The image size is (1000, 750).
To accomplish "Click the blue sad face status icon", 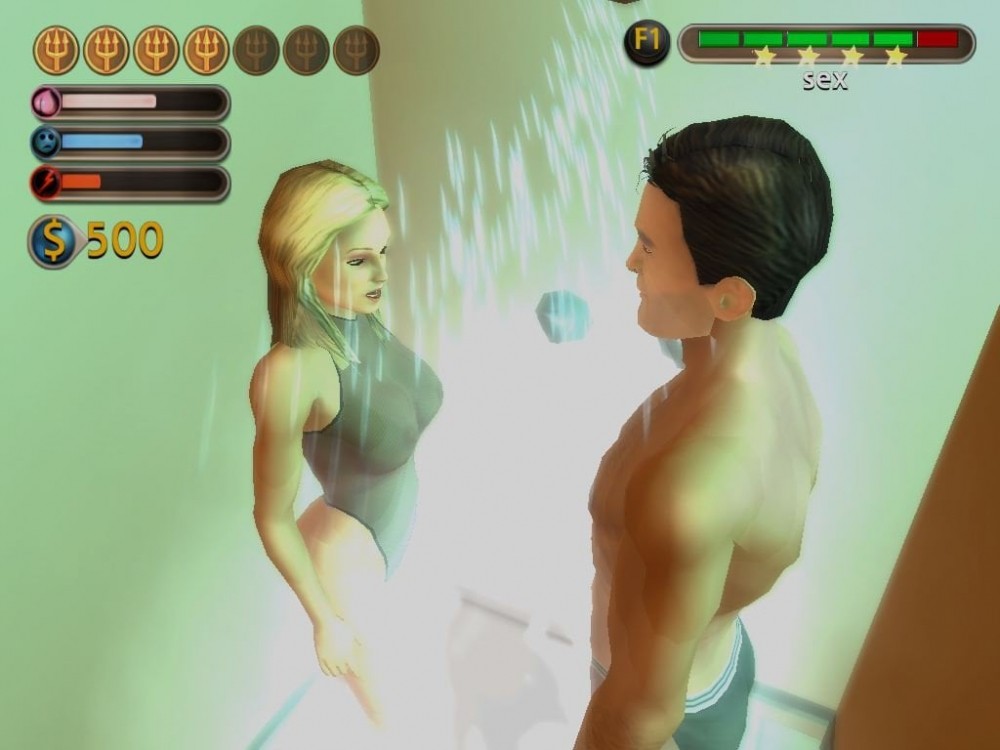I will pos(47,142).
